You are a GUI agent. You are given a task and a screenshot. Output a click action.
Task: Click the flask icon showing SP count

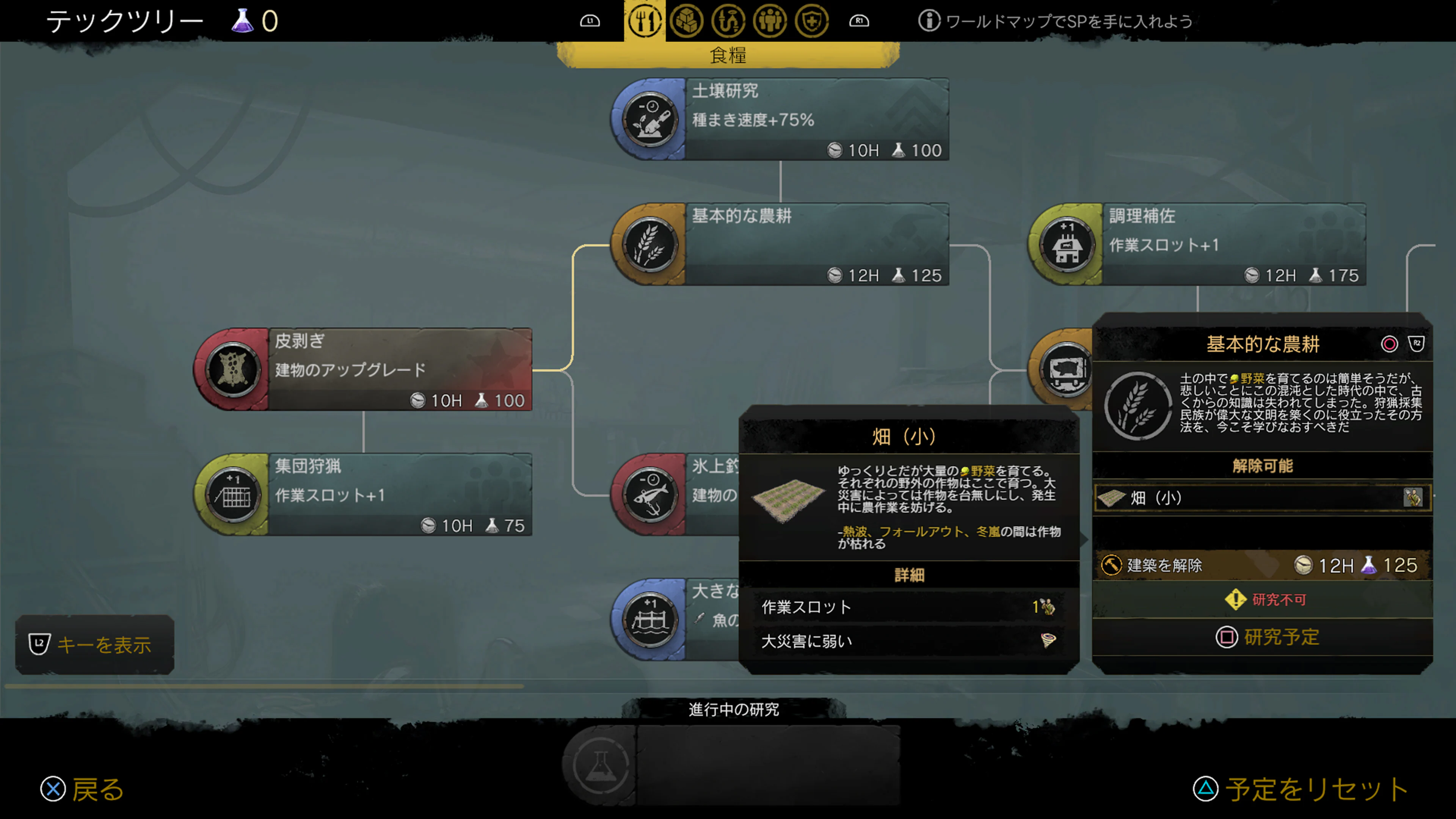click(243, 20)
